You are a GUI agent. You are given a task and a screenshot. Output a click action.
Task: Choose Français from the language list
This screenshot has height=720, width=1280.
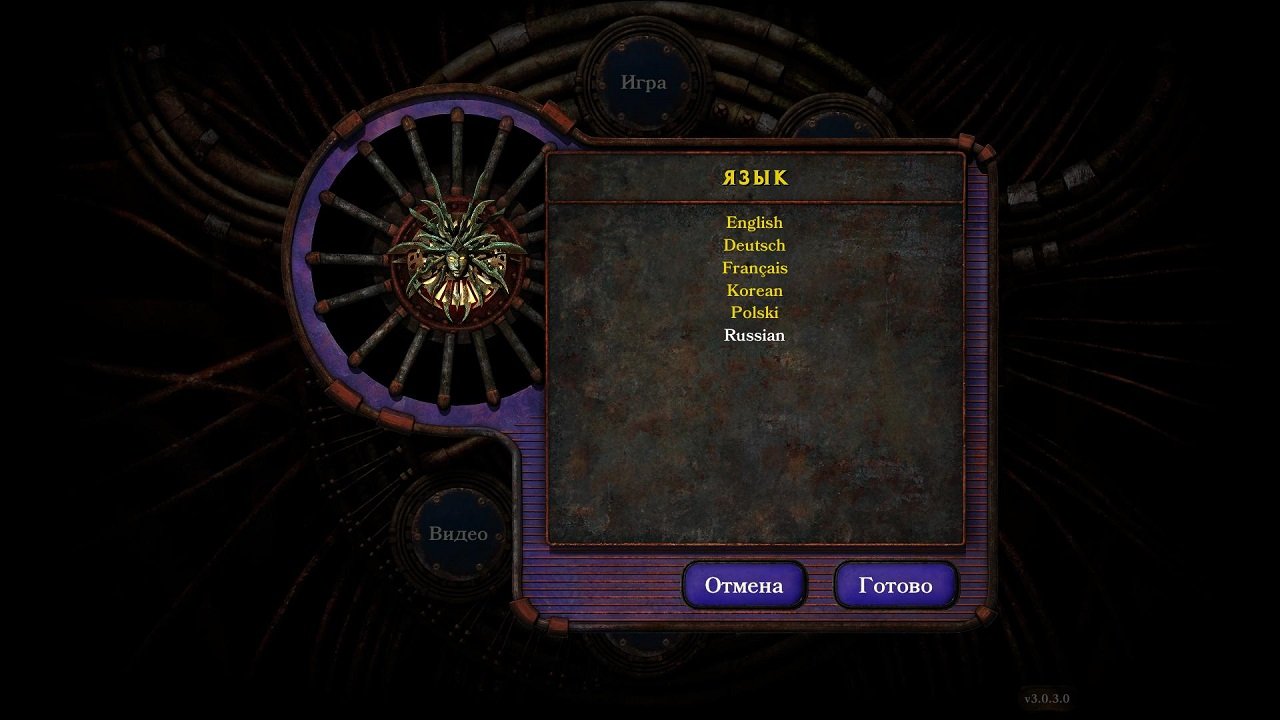tap(754, 268)
